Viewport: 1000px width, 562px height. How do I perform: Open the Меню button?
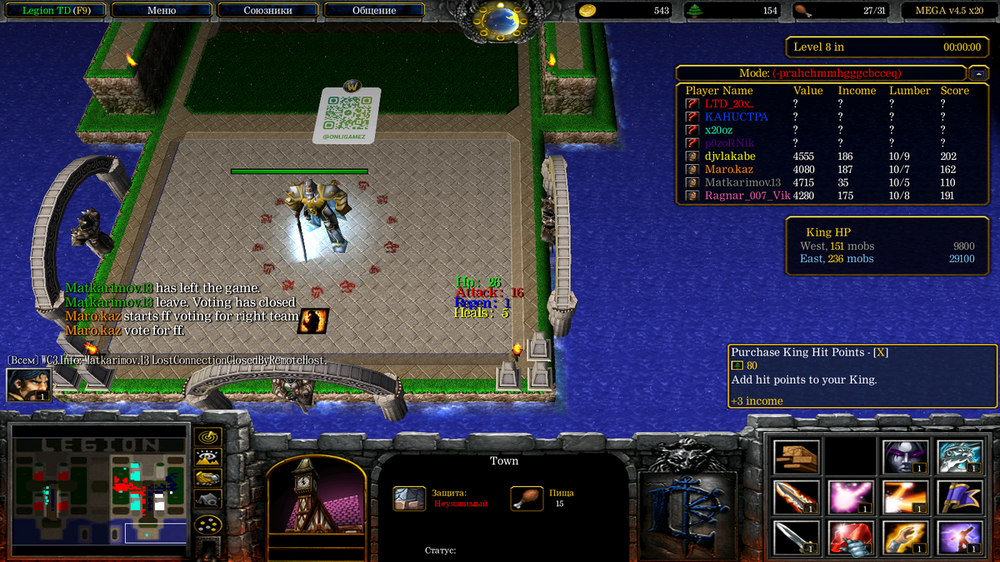point(161,10)
